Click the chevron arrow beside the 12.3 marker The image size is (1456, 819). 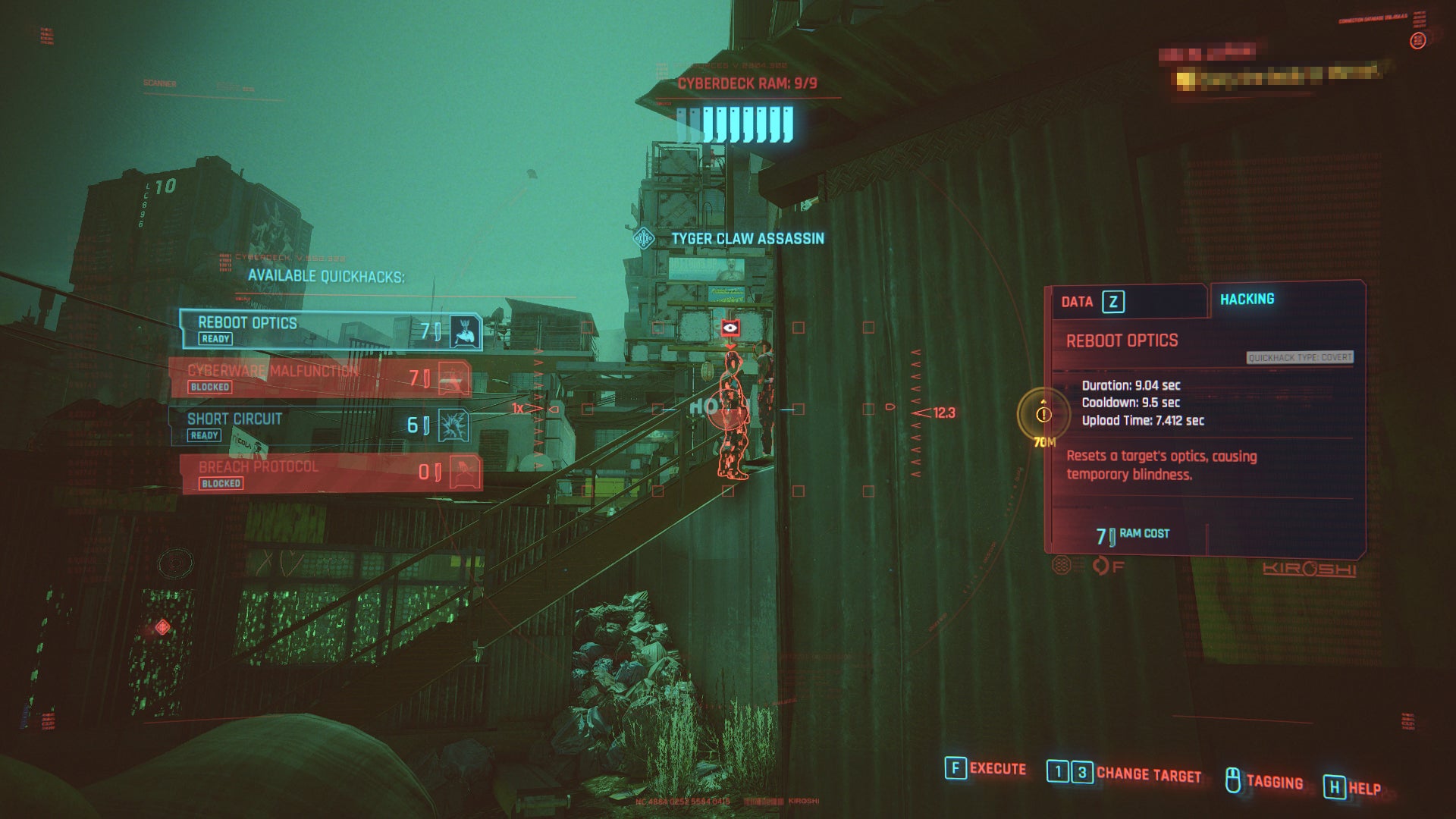[x=921, y=414]
